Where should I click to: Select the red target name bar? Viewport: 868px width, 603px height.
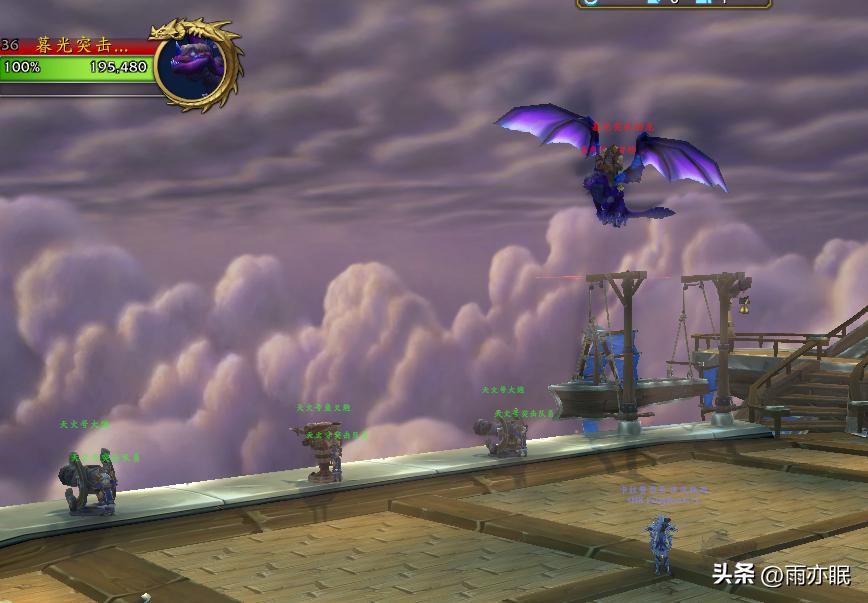80,45
